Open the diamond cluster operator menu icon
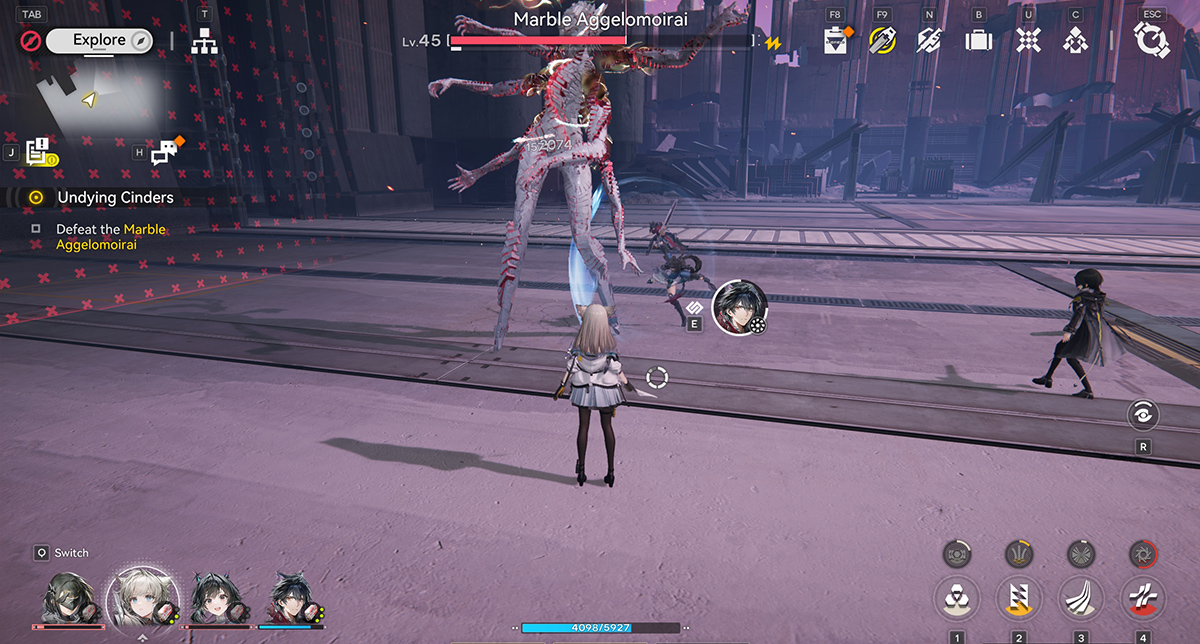This screenshot has height=644, width=1200. tap(1076, 41)
